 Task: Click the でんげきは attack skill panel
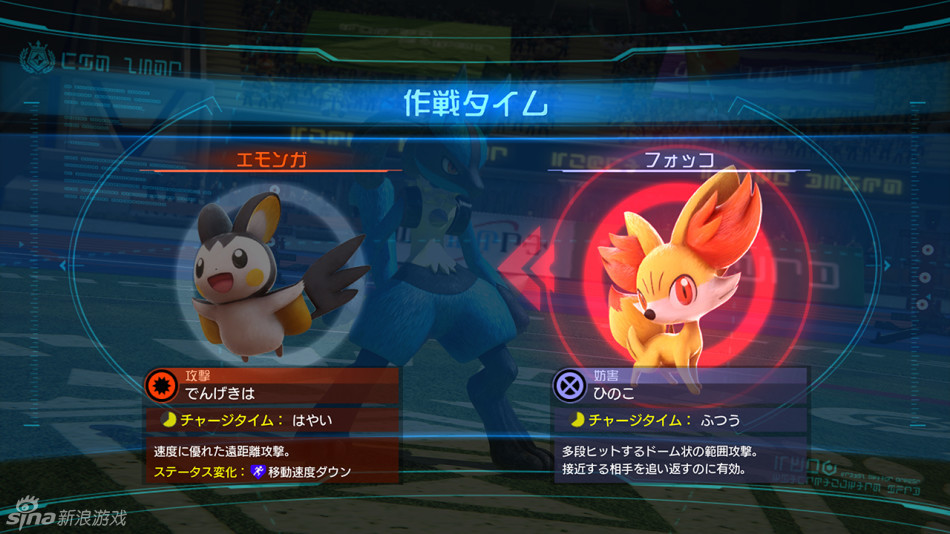272,386
